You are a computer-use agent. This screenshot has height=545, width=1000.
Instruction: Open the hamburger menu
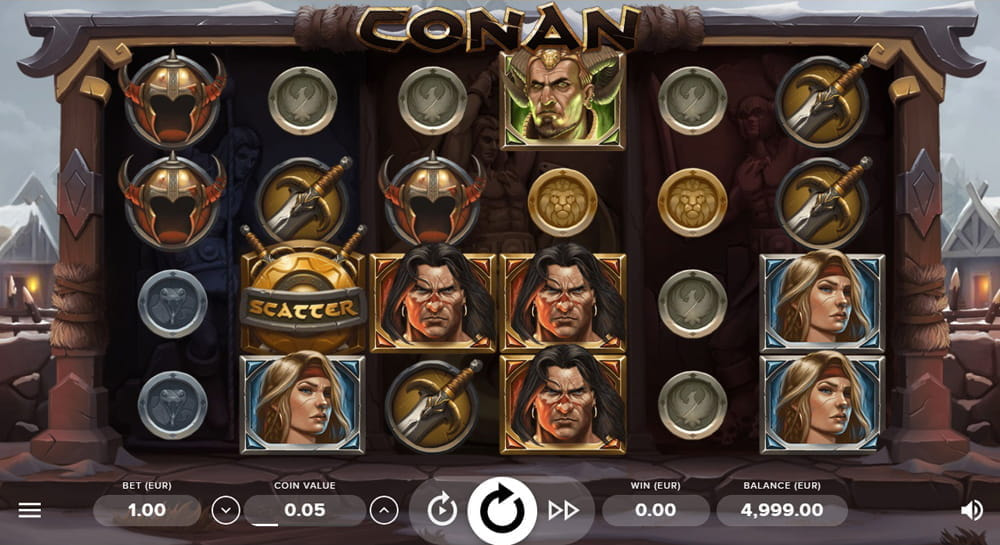30,511
